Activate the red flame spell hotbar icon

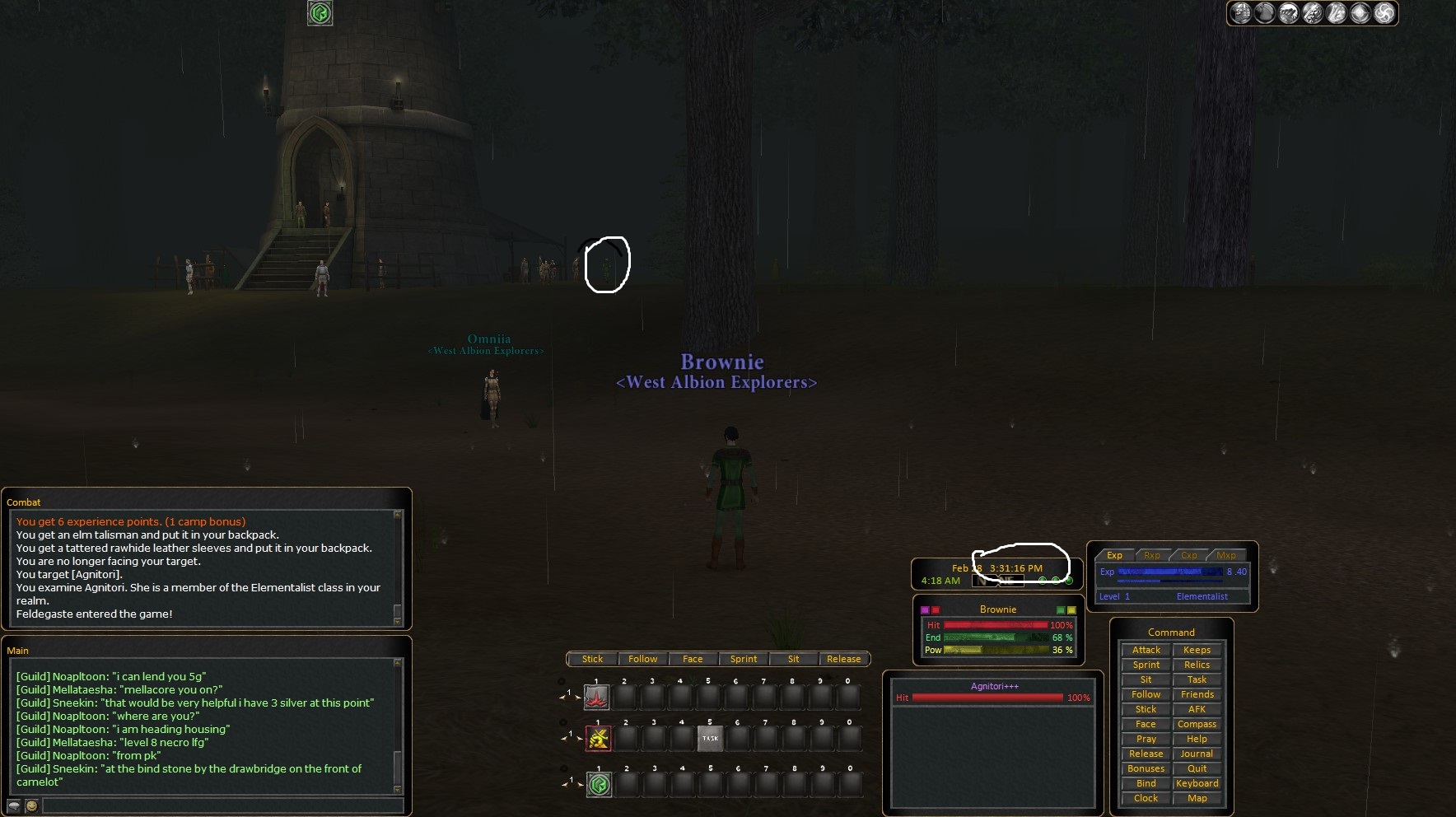click(x=597, y=698)
